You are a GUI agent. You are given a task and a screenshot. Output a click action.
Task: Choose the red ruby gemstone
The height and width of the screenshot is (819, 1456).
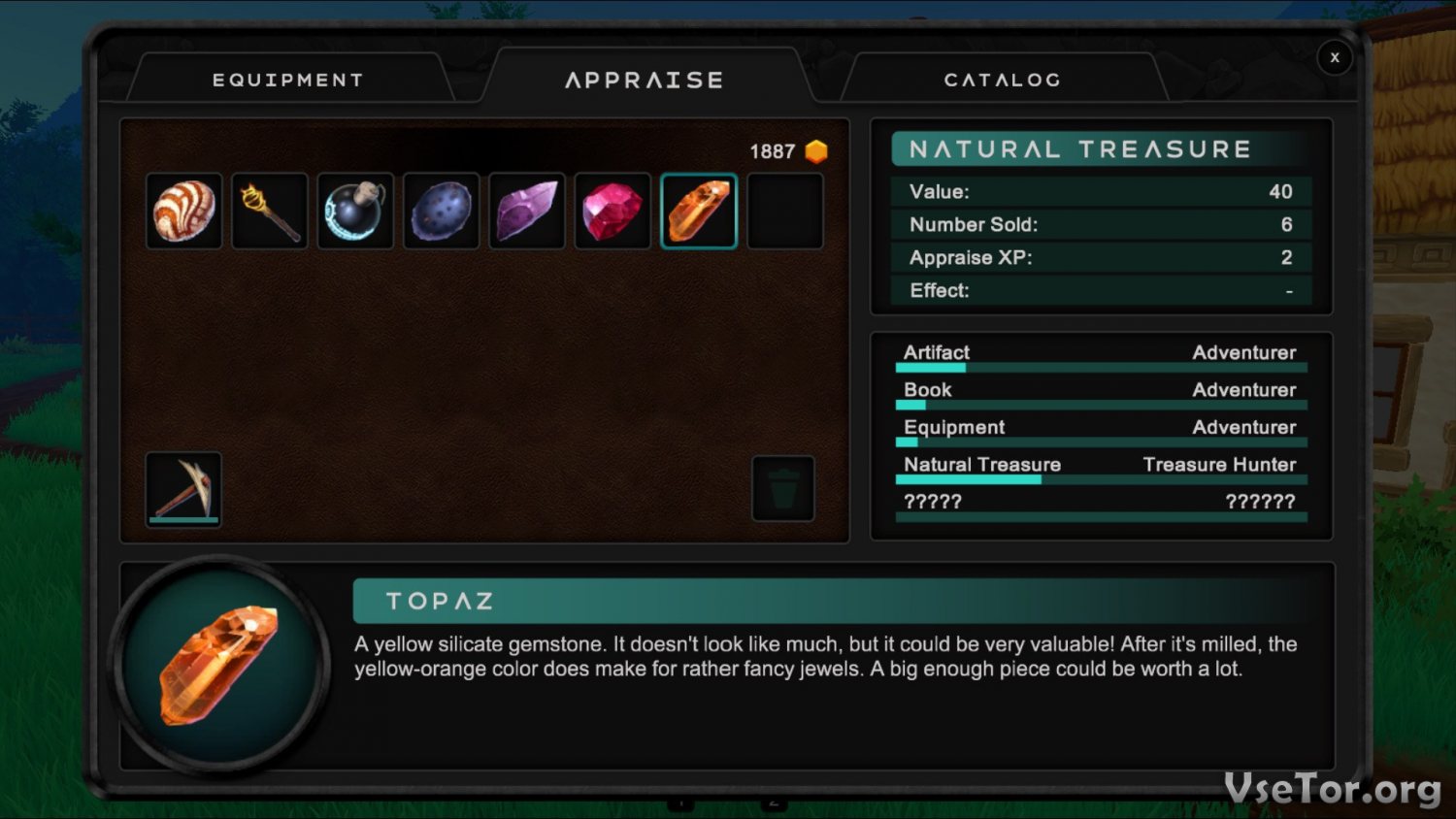[x=612, y=212]
